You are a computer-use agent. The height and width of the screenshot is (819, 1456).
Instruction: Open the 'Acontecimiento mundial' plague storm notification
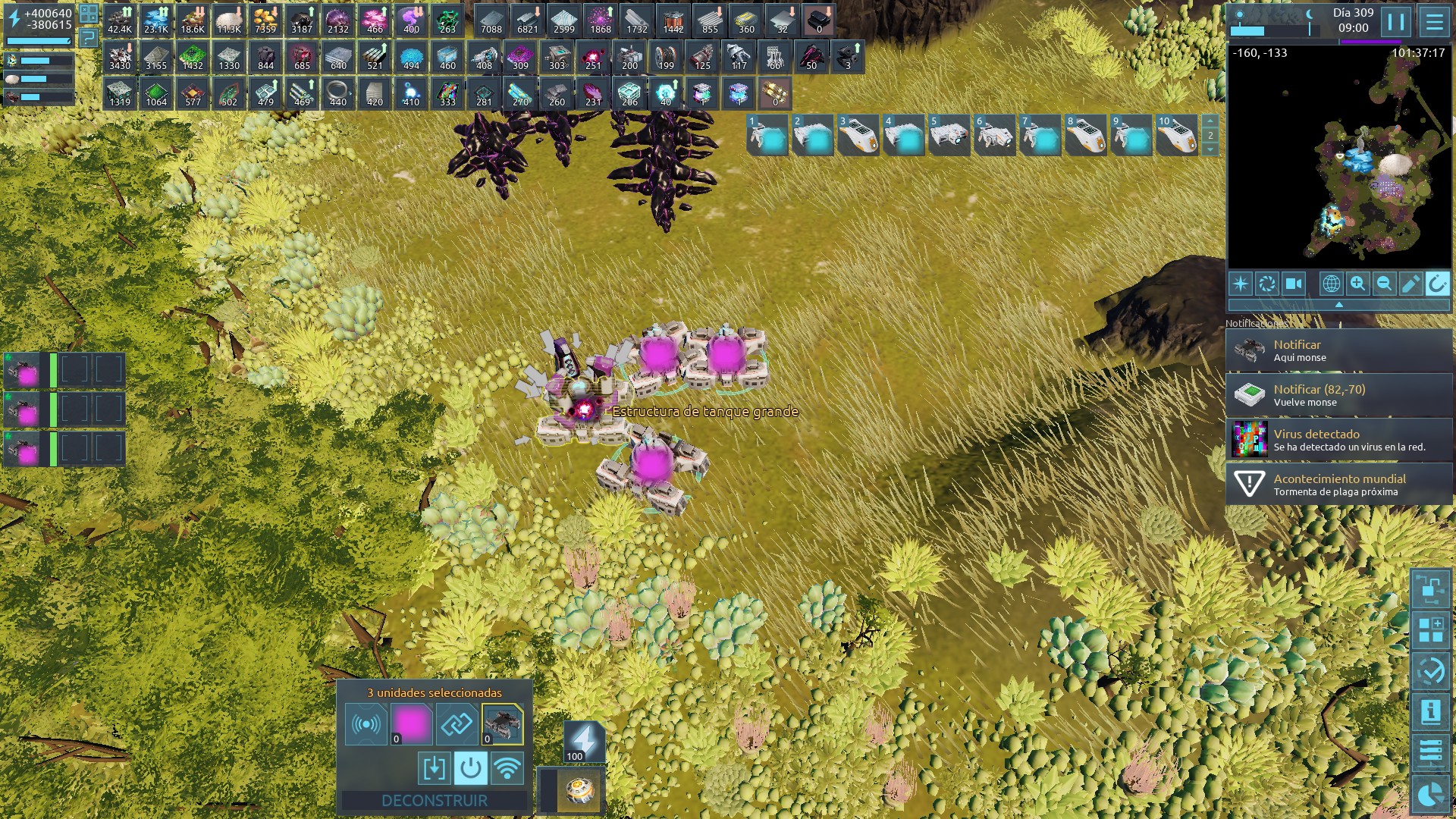(x=1338, y=485)
